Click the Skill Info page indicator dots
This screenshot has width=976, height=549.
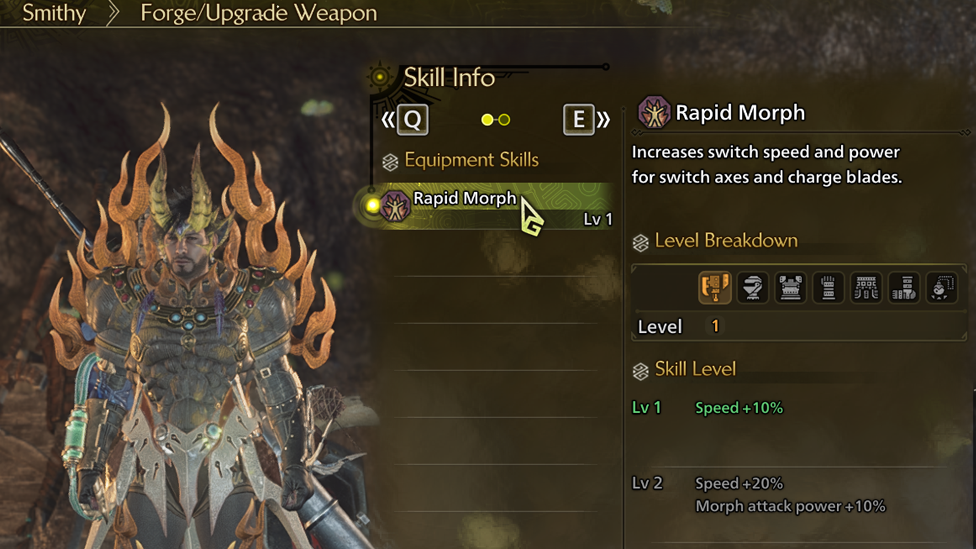tap(495, 120)
